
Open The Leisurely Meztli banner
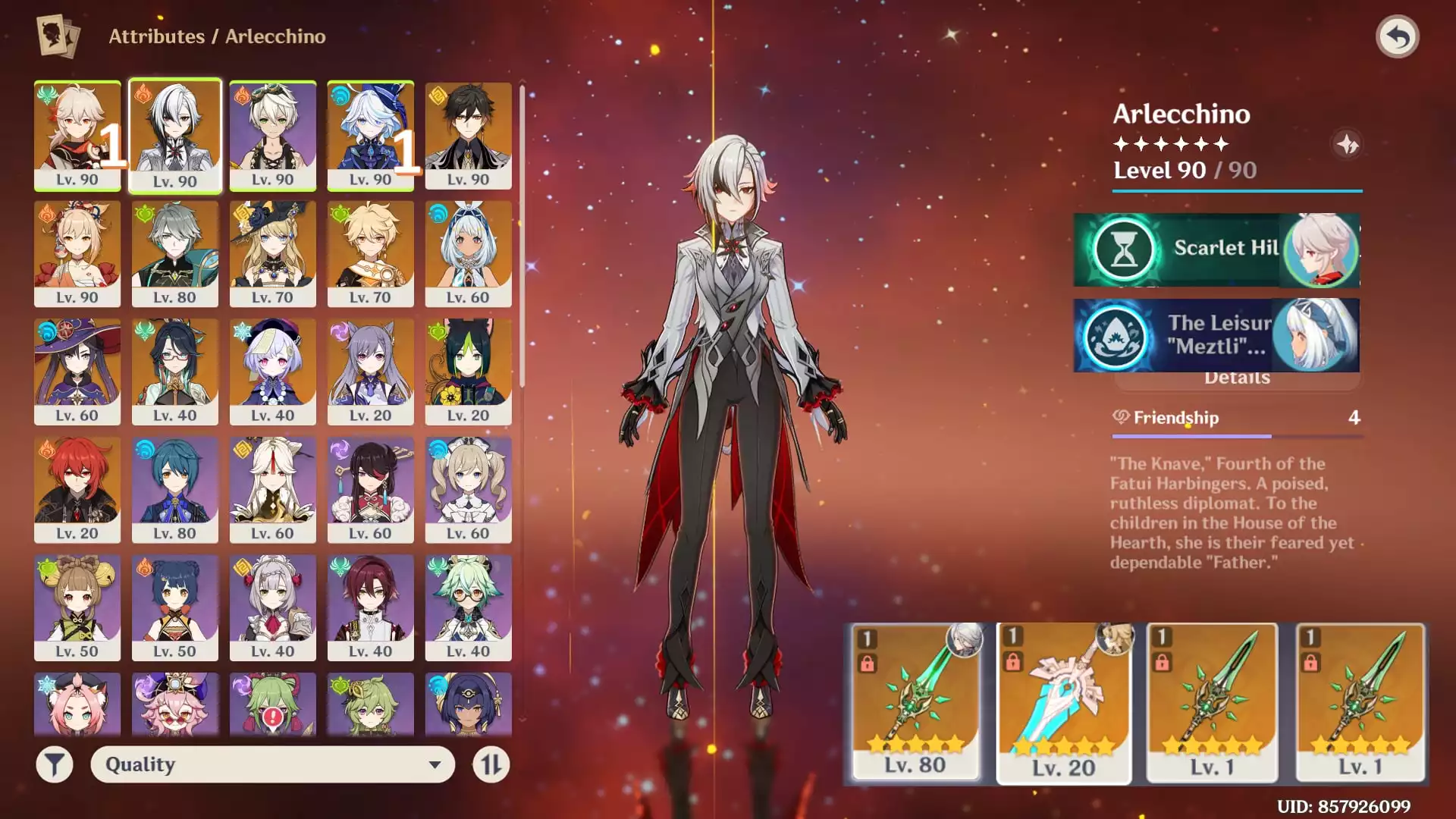click(x=1216, y=334)
